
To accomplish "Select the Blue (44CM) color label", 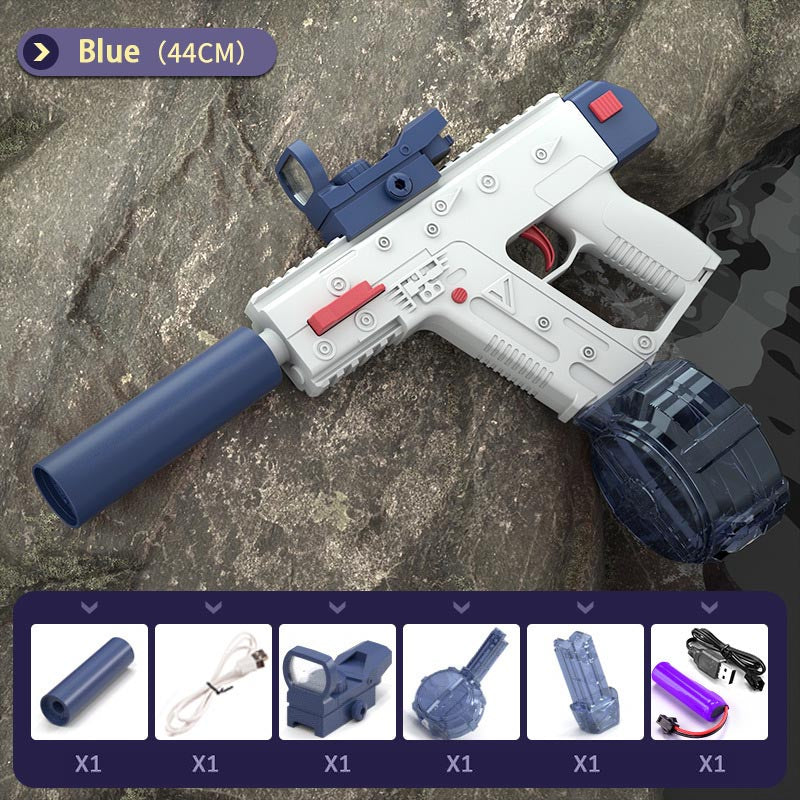I will click(x=146, y=52).
